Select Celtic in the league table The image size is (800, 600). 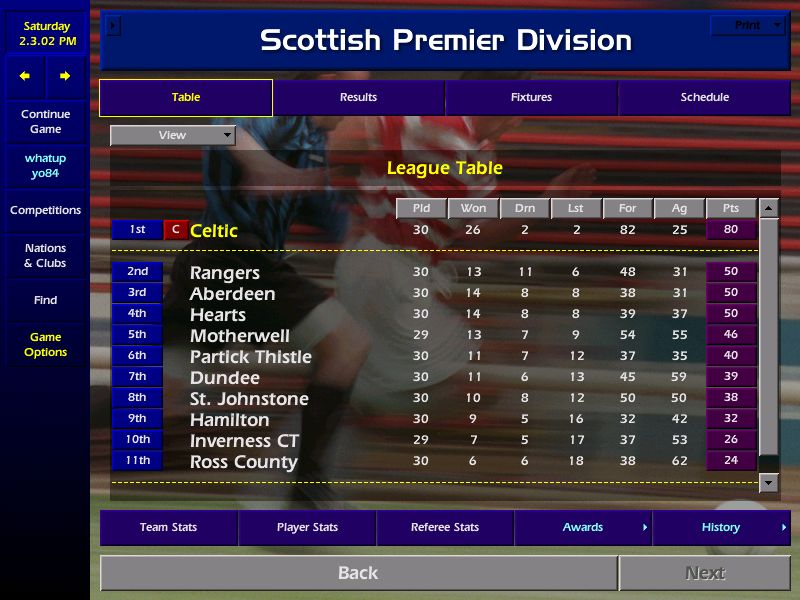214,231
